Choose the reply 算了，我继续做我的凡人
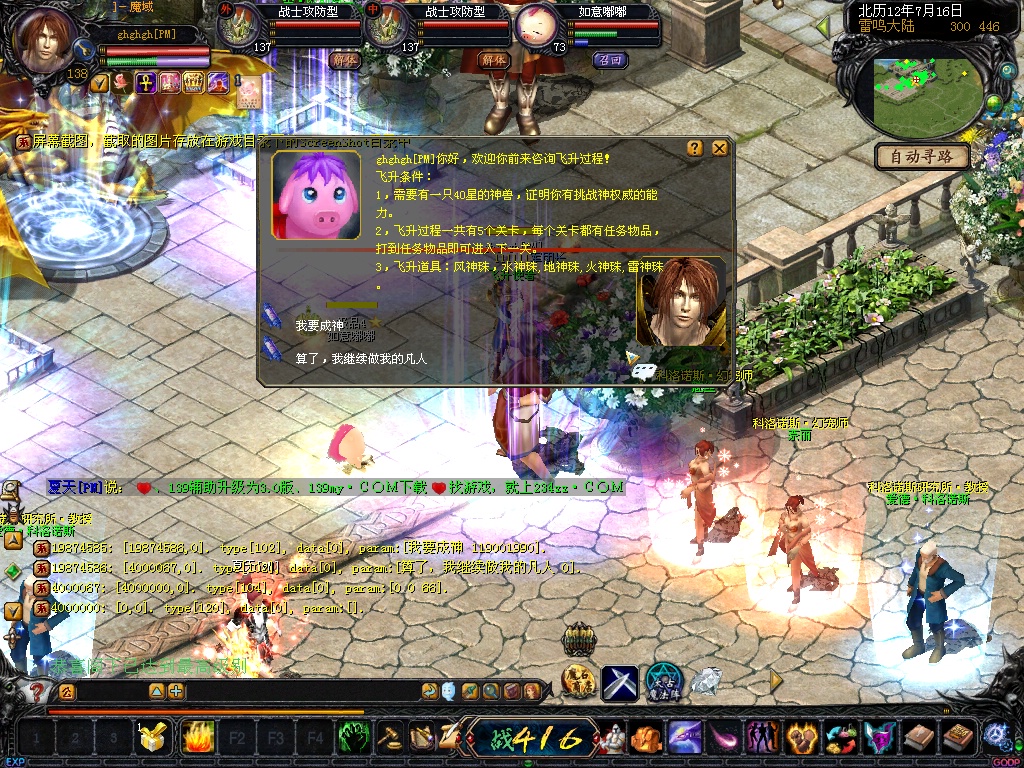Image resolution: width=1024 pixels, height=768 pixels. [x=361, y=357]
